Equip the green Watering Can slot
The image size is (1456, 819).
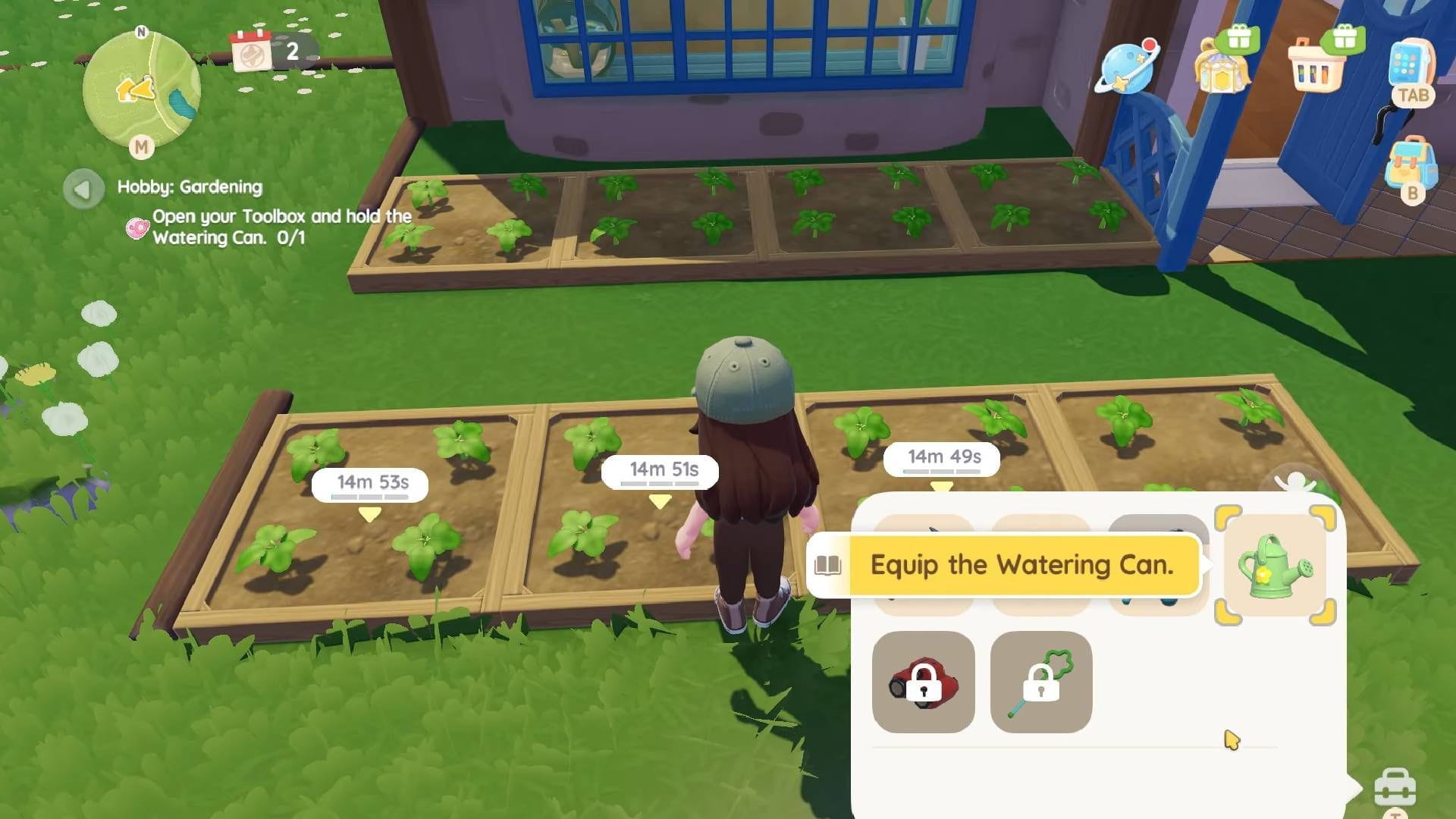(x=1275, y=566)
